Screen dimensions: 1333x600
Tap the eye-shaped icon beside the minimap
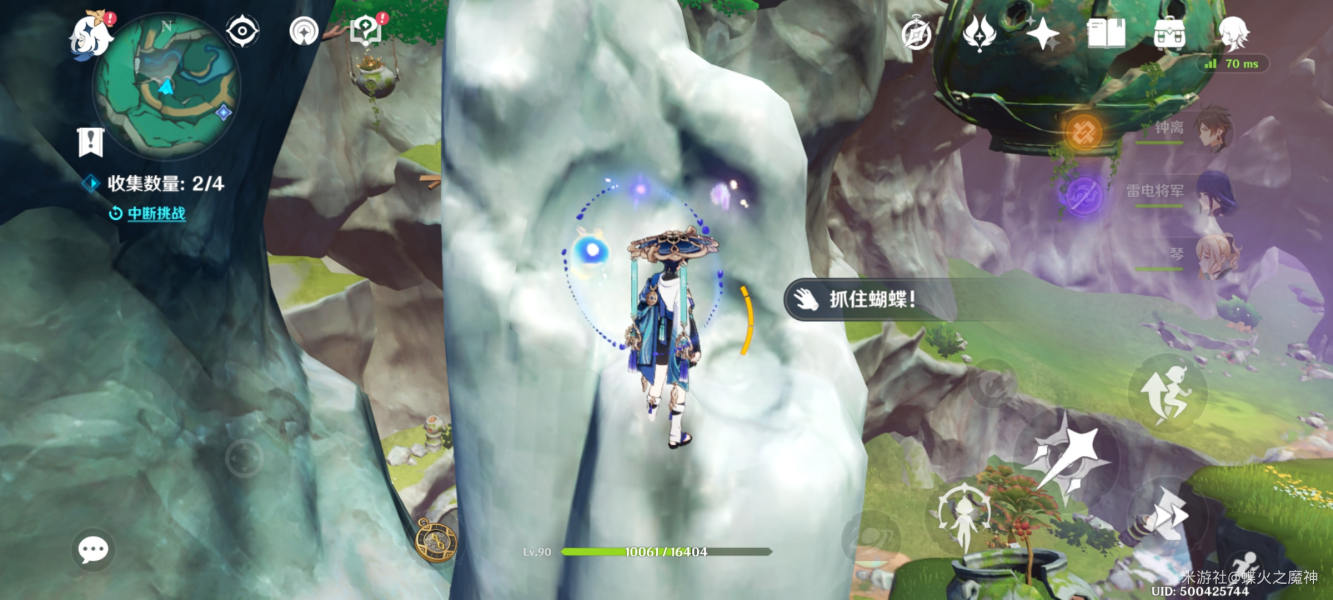[242, 32]
